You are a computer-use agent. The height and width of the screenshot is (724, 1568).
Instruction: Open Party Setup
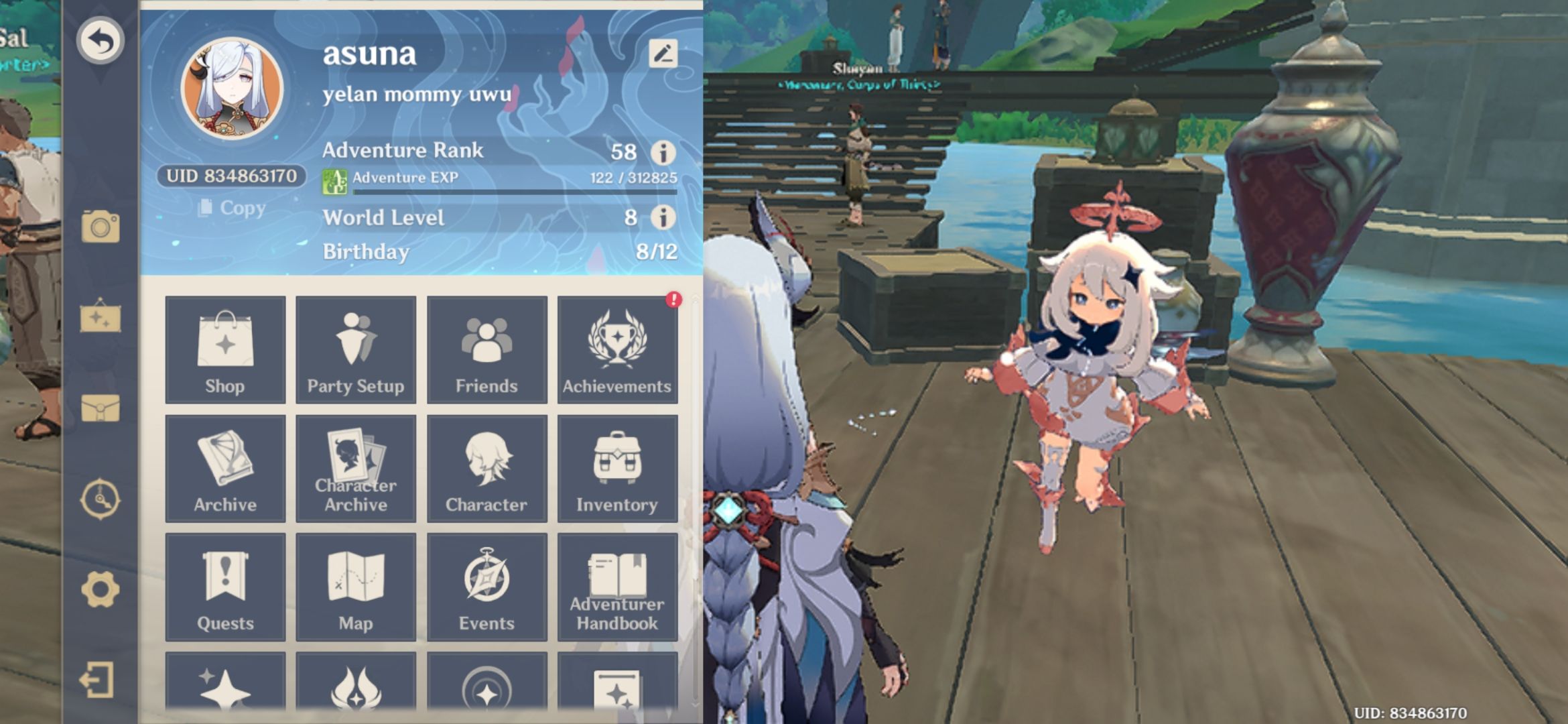point(356,352)
